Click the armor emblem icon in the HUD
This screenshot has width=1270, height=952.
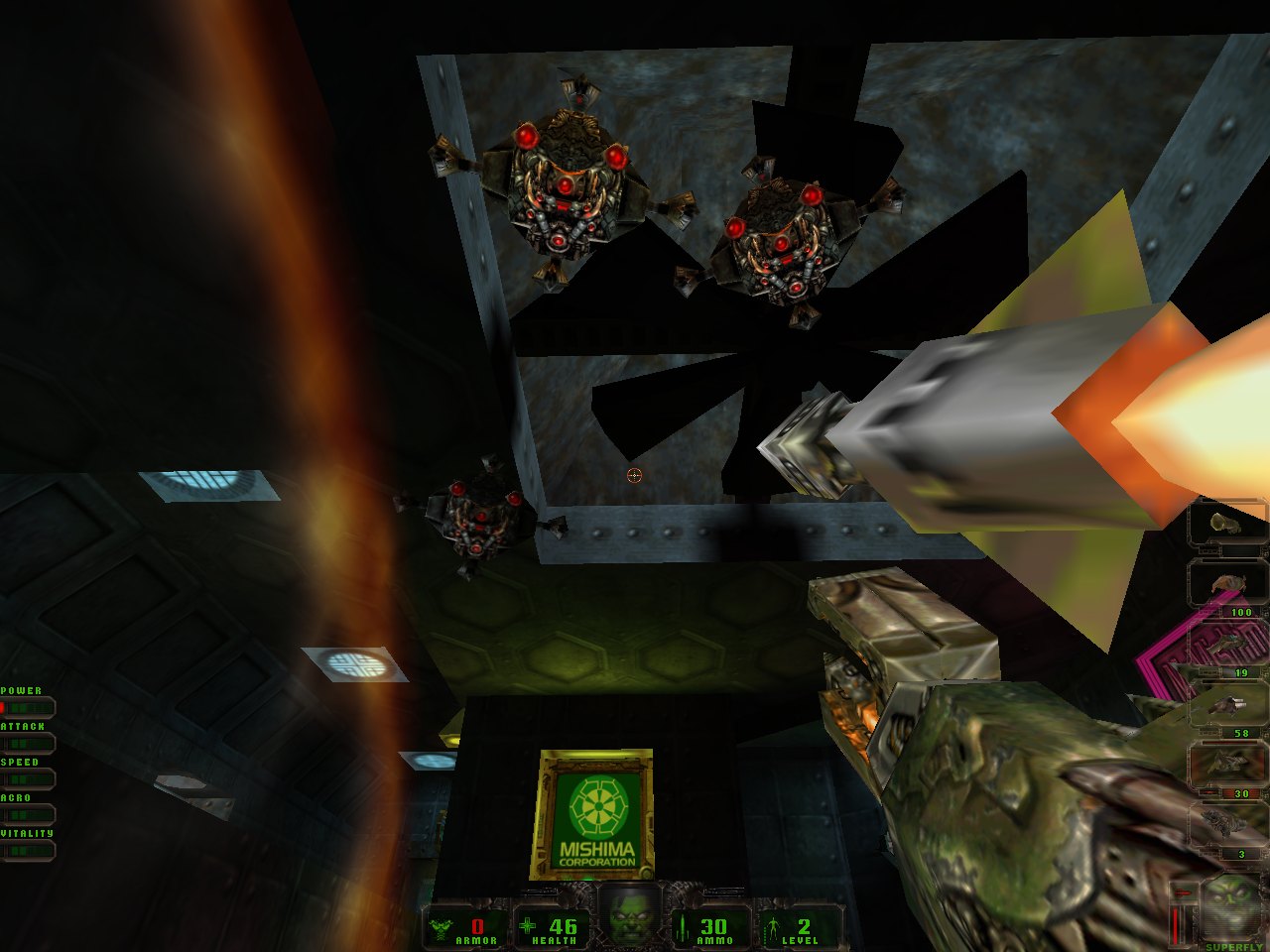pyautogui.click(x=440, y=927)
